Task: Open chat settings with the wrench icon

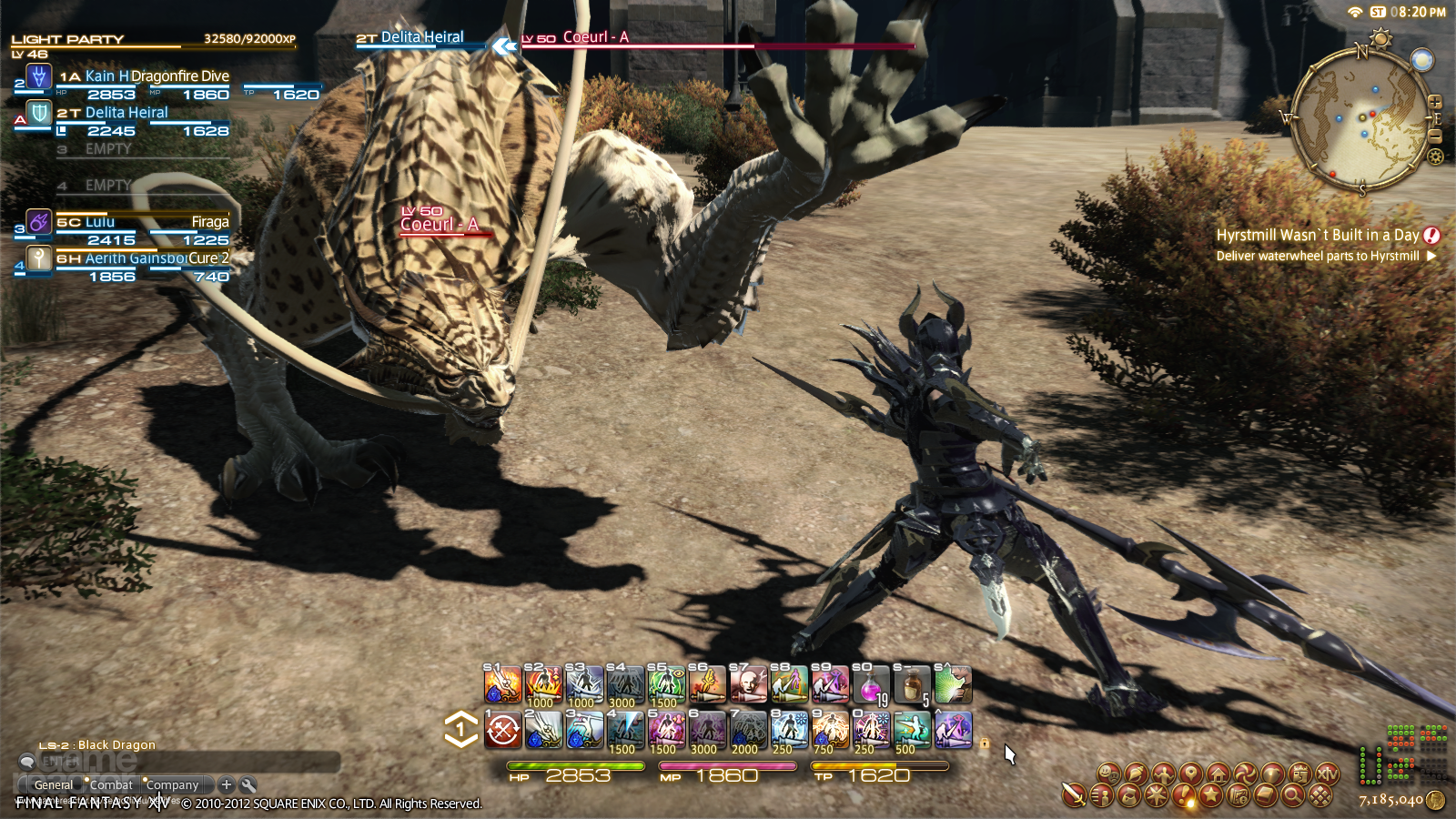Action: click(x=248, y=784)
